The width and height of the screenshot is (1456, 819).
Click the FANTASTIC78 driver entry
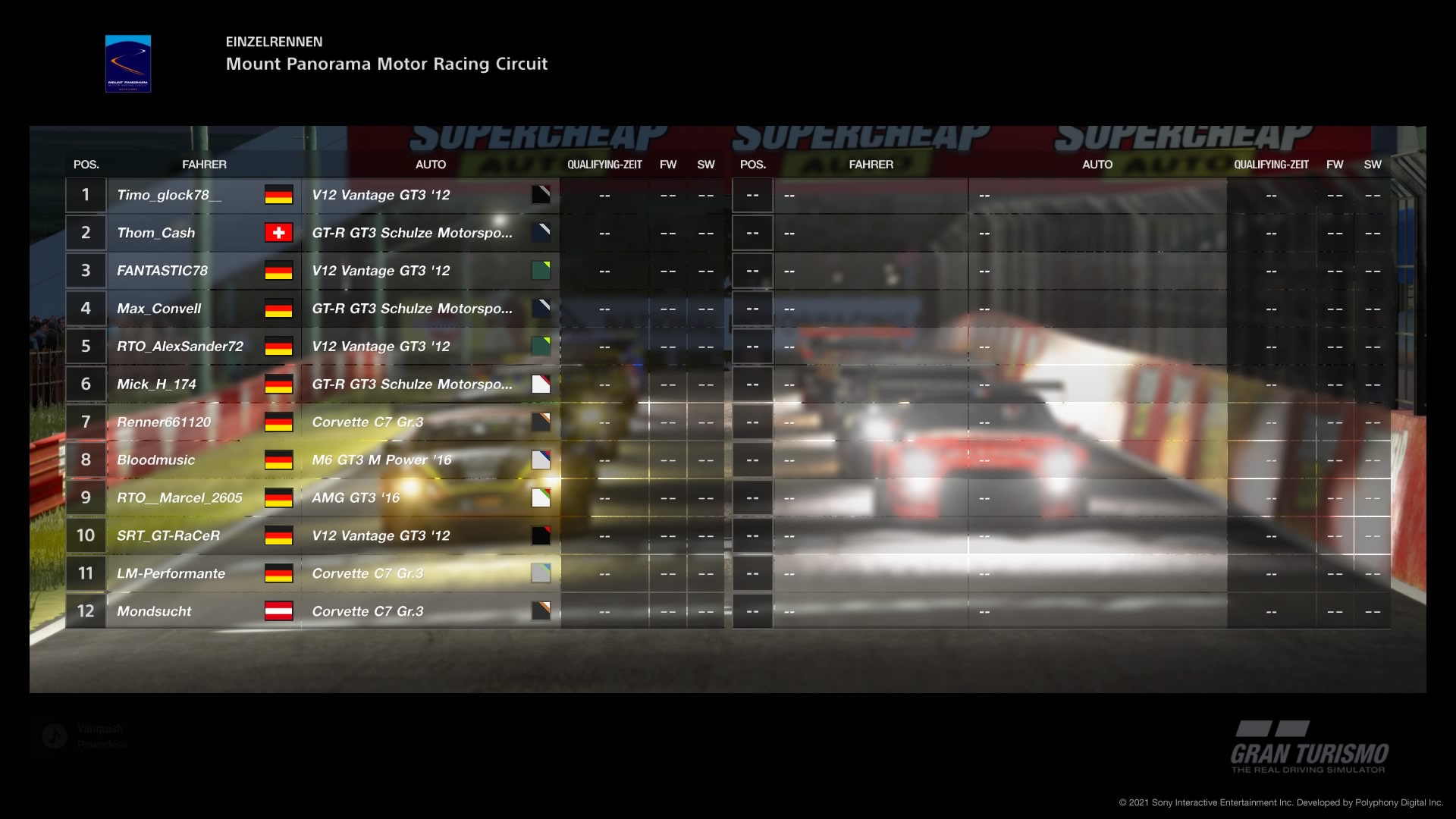coord(162,271)
